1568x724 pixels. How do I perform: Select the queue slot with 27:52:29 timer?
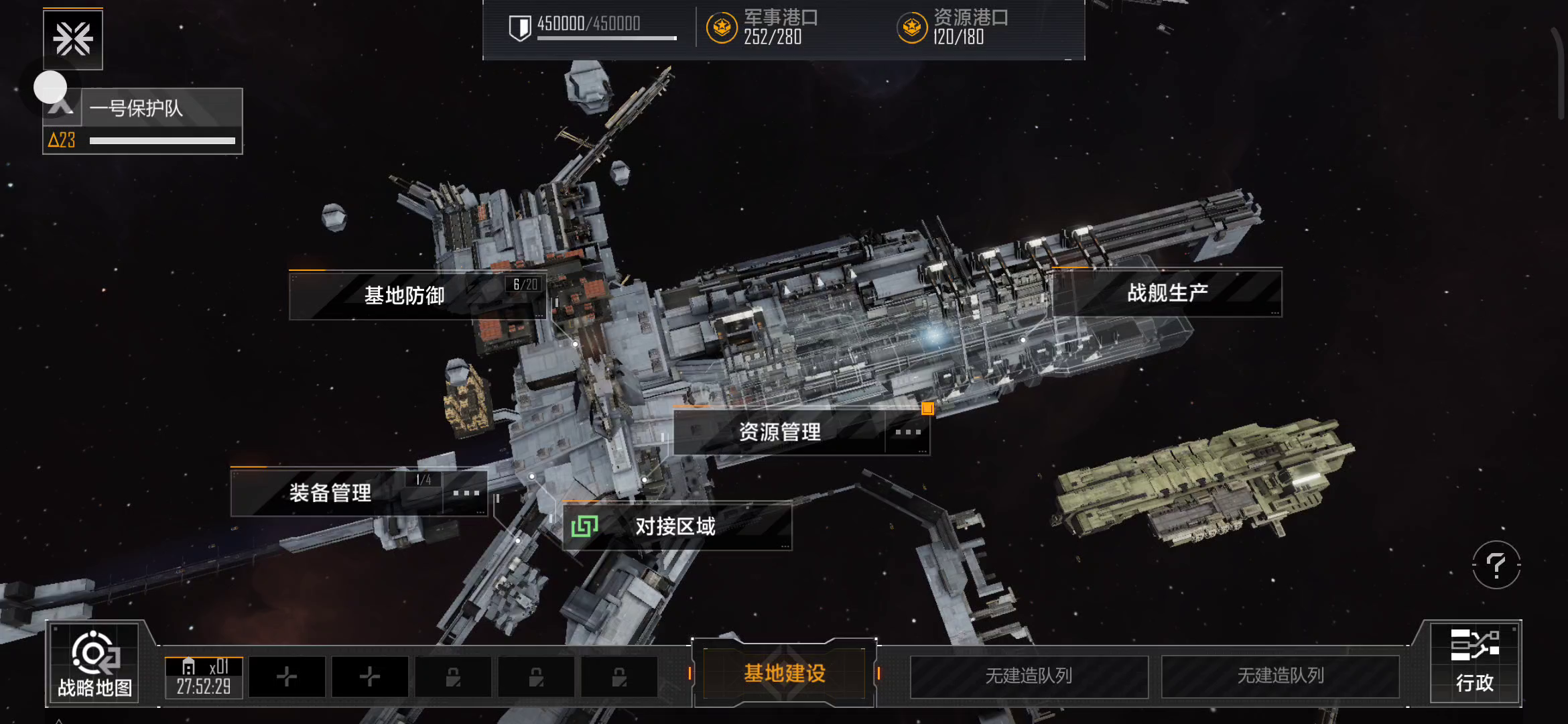pyautogui.click(x=204, y=677)
